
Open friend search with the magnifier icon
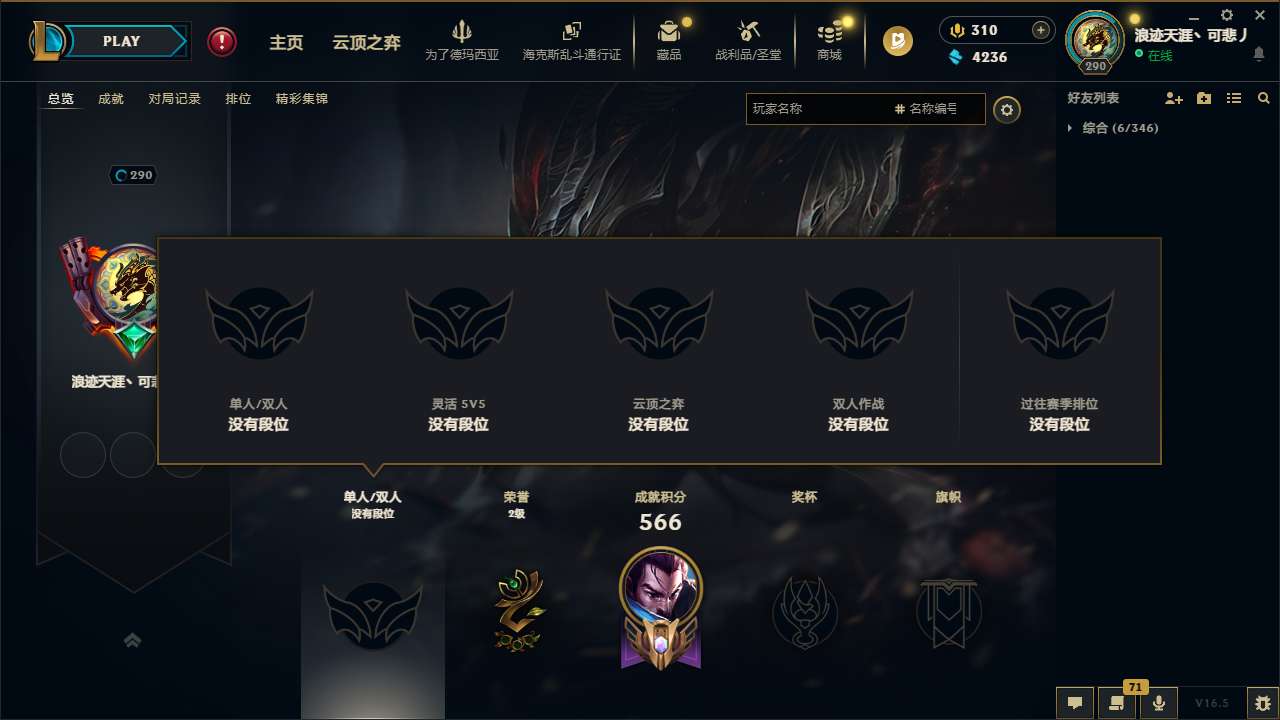1264,98
